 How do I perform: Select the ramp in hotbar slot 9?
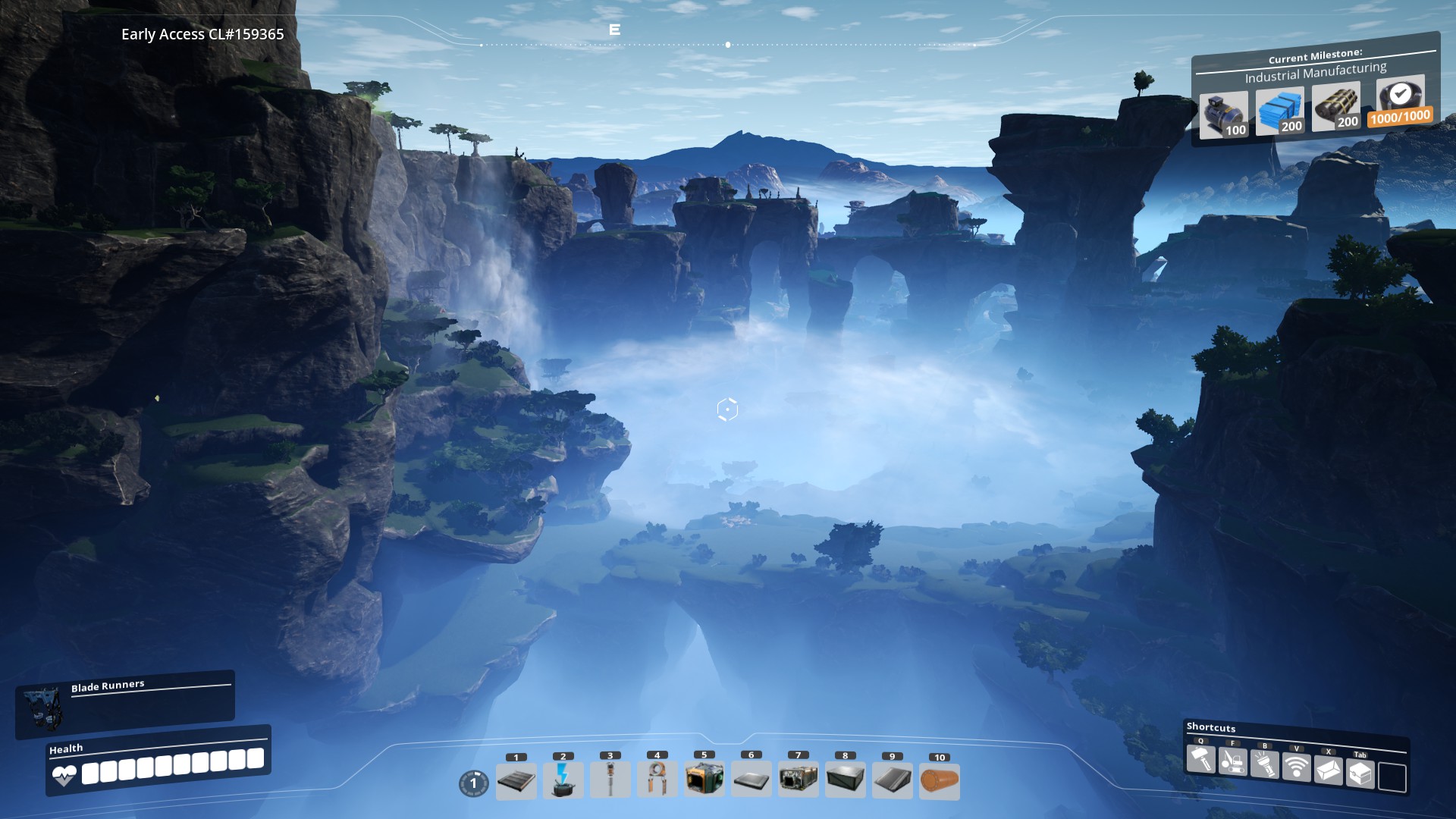(893, 780)
